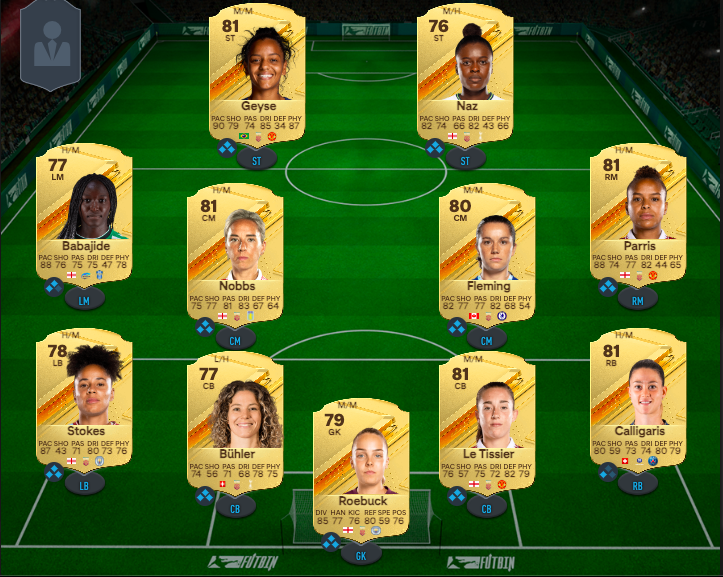Open the manager slot card
The width and height of the screenshot is (723, 577).
[51, 46]
